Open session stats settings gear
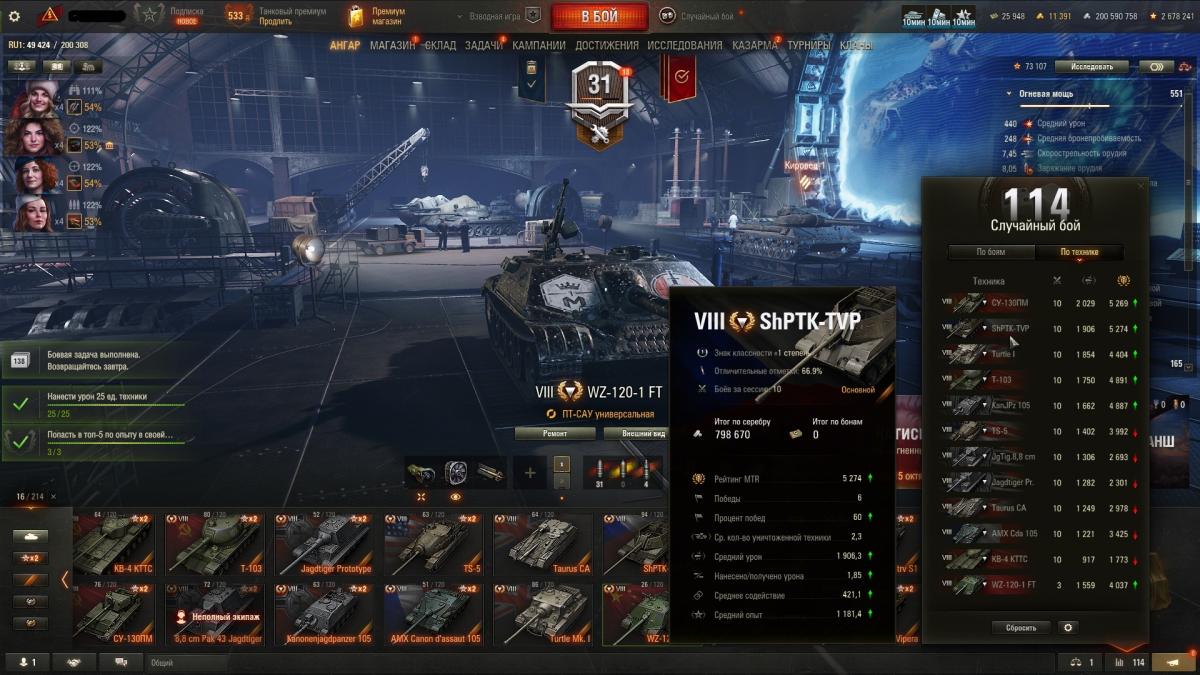This screenshot has height=675, width=1200. (x=1069, y=628)
